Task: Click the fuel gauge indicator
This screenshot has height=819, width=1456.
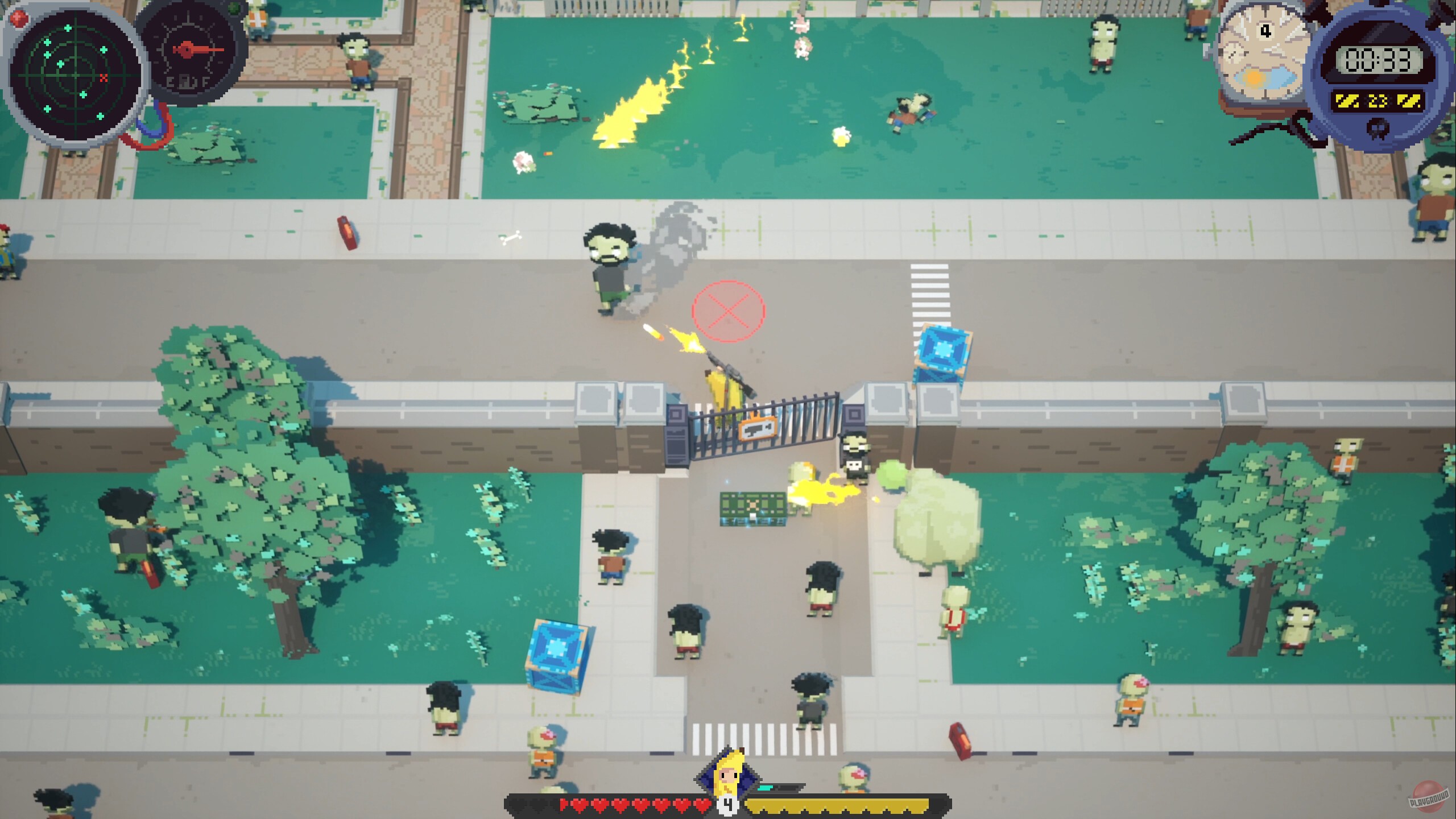Action: click(x=188, y=54)
